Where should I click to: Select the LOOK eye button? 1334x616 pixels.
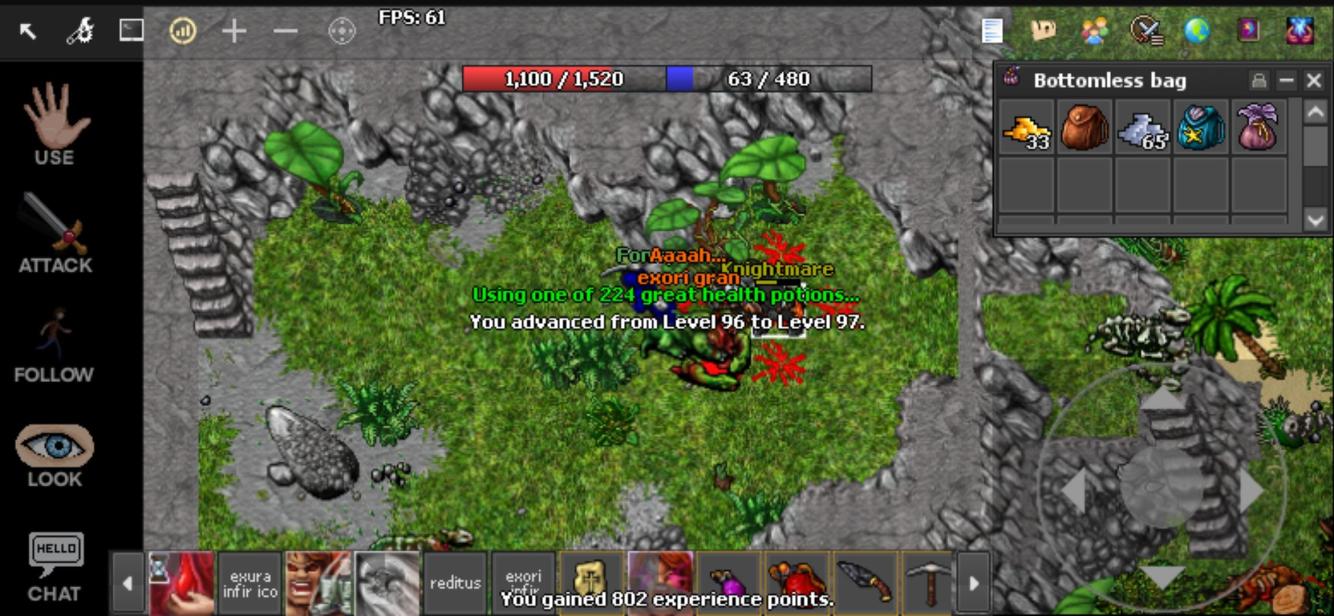[x=55, y=455]
